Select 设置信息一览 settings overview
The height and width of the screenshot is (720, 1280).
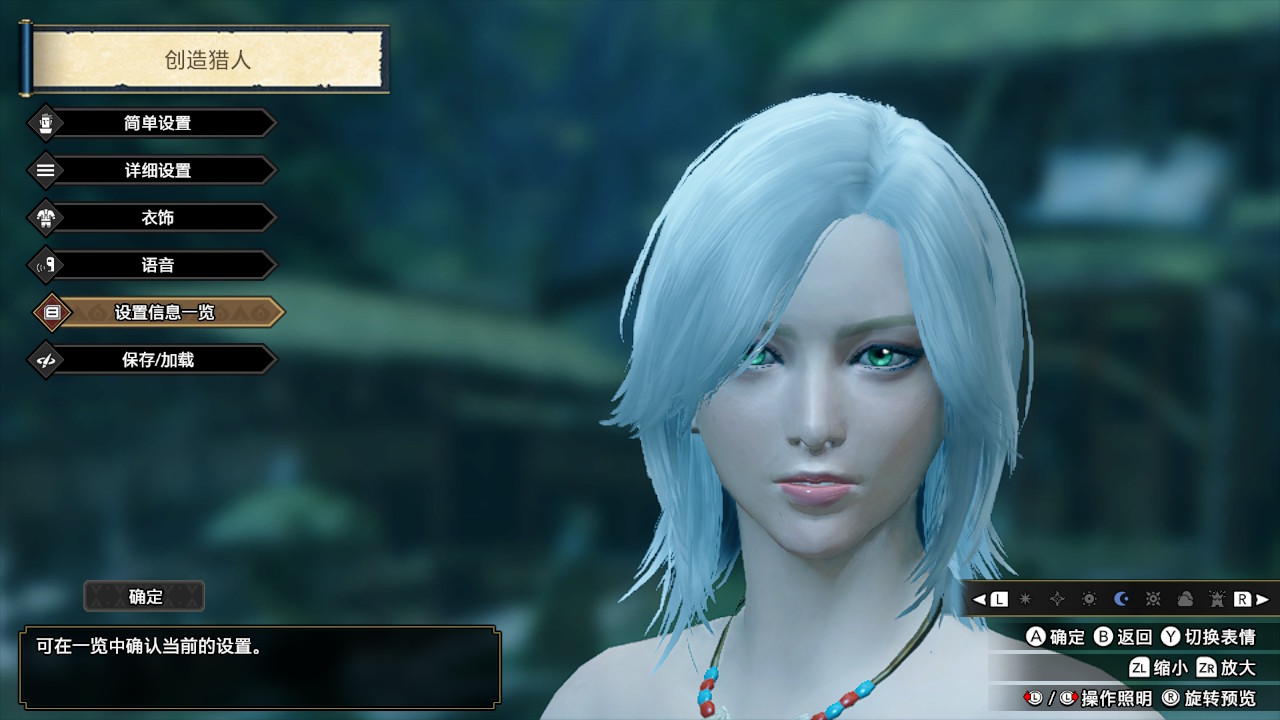[163, 313]
